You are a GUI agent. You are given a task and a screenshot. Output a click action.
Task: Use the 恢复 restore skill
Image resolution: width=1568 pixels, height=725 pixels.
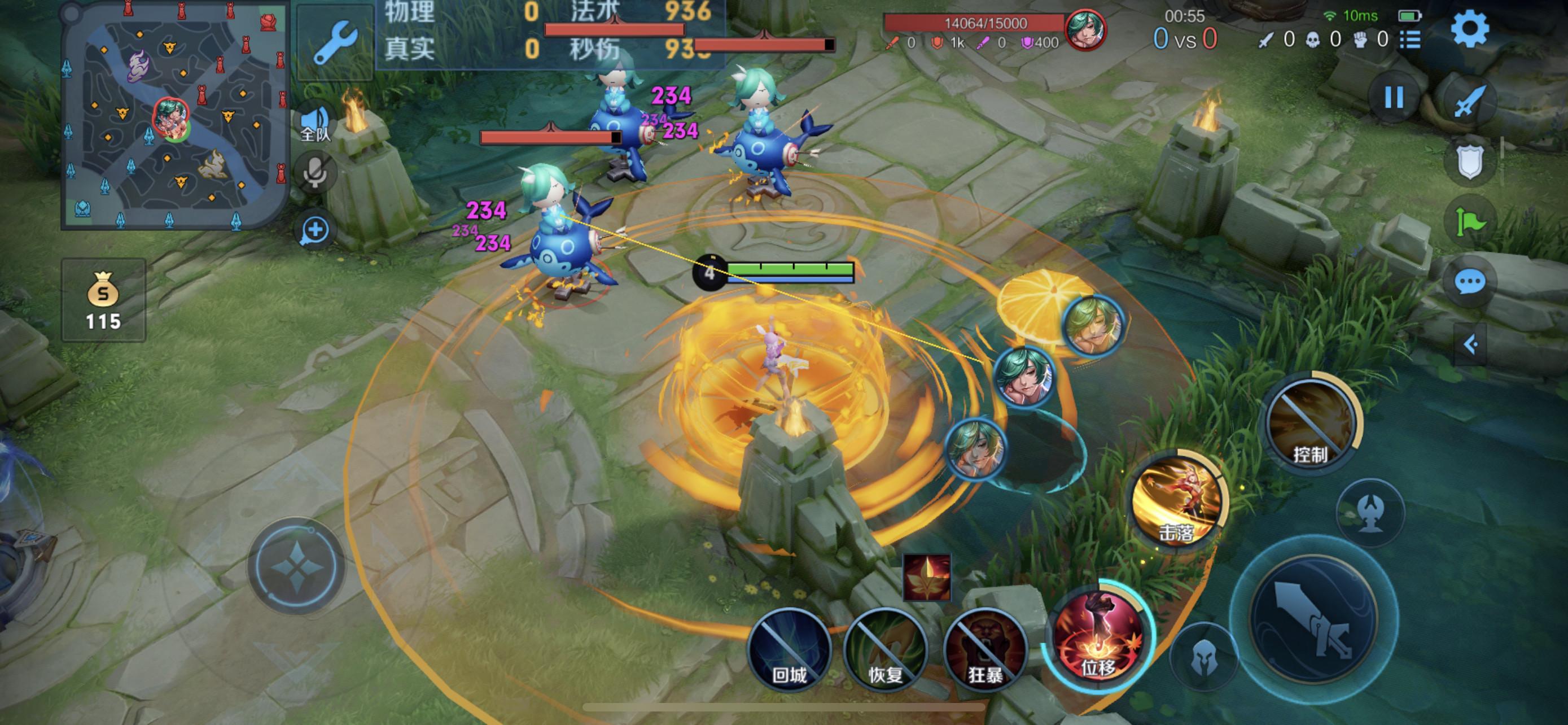coord(886,649)
